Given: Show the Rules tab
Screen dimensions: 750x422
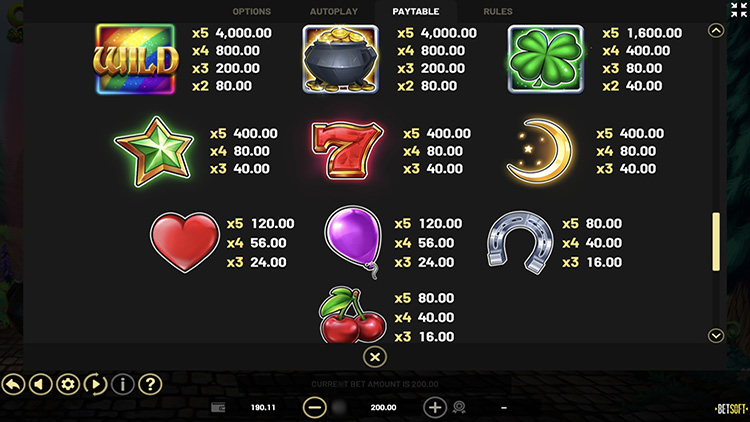Looking at the screenshot, I should pos(497,12).
